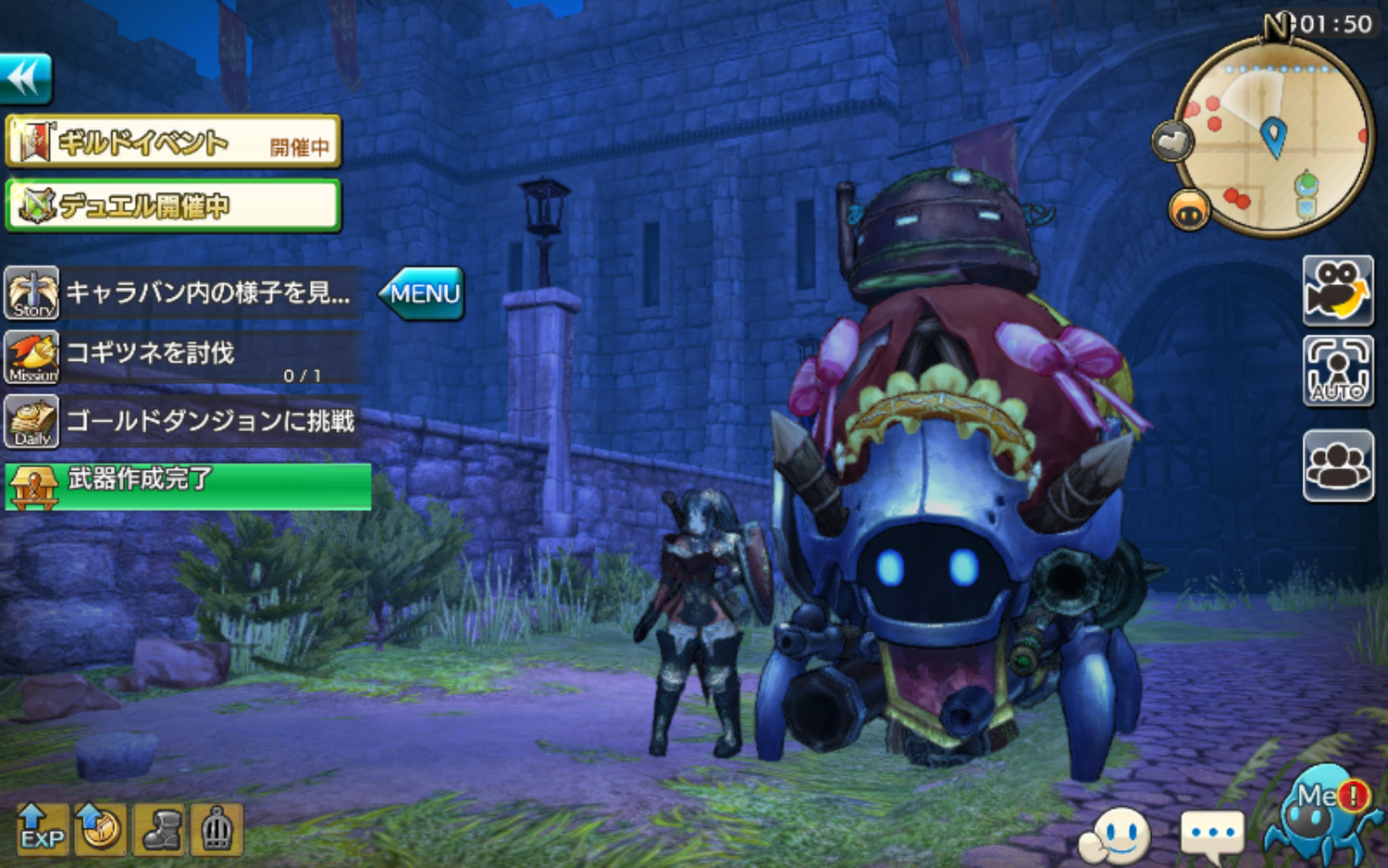Check the gold coin boost icon
Viewport: 1388px width, 868px height.
[x=100, y=829]
